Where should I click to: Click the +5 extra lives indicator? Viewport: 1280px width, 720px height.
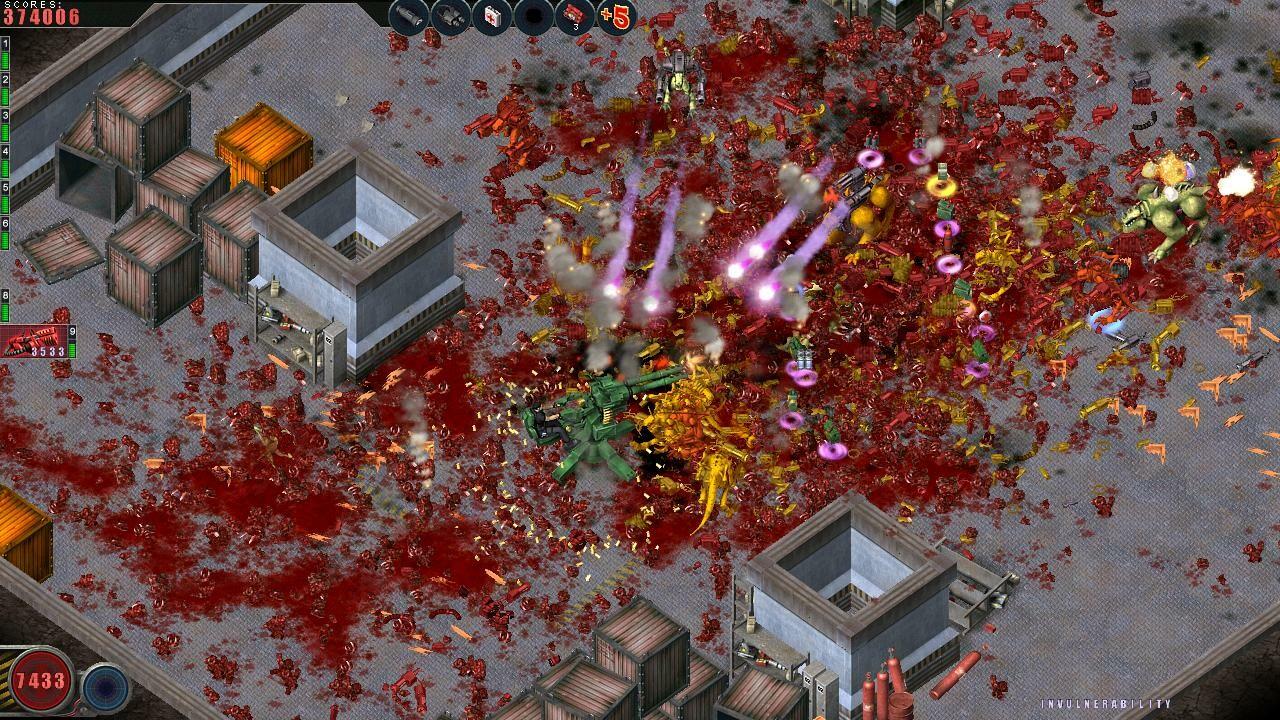617,16
